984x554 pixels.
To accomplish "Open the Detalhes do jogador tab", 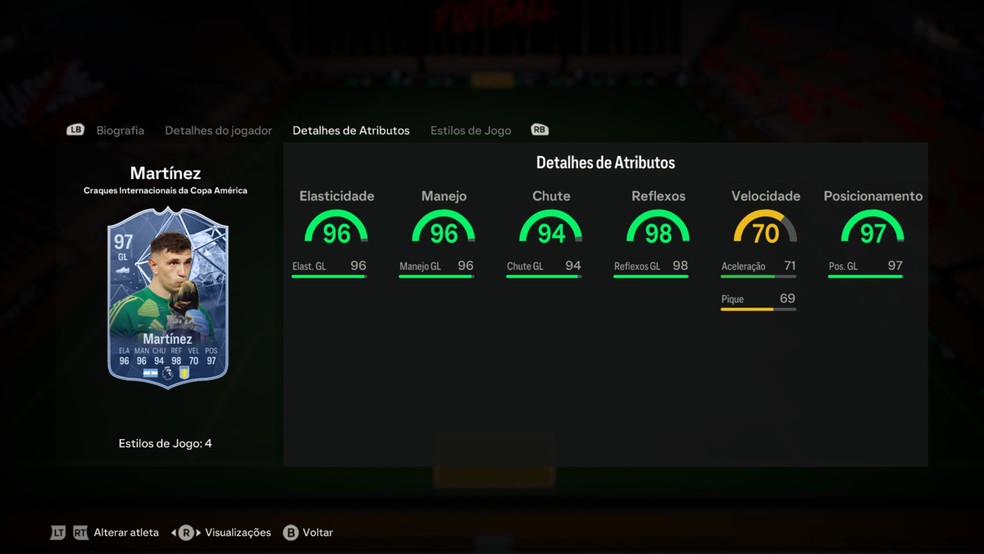I will (x=218, y=131).
